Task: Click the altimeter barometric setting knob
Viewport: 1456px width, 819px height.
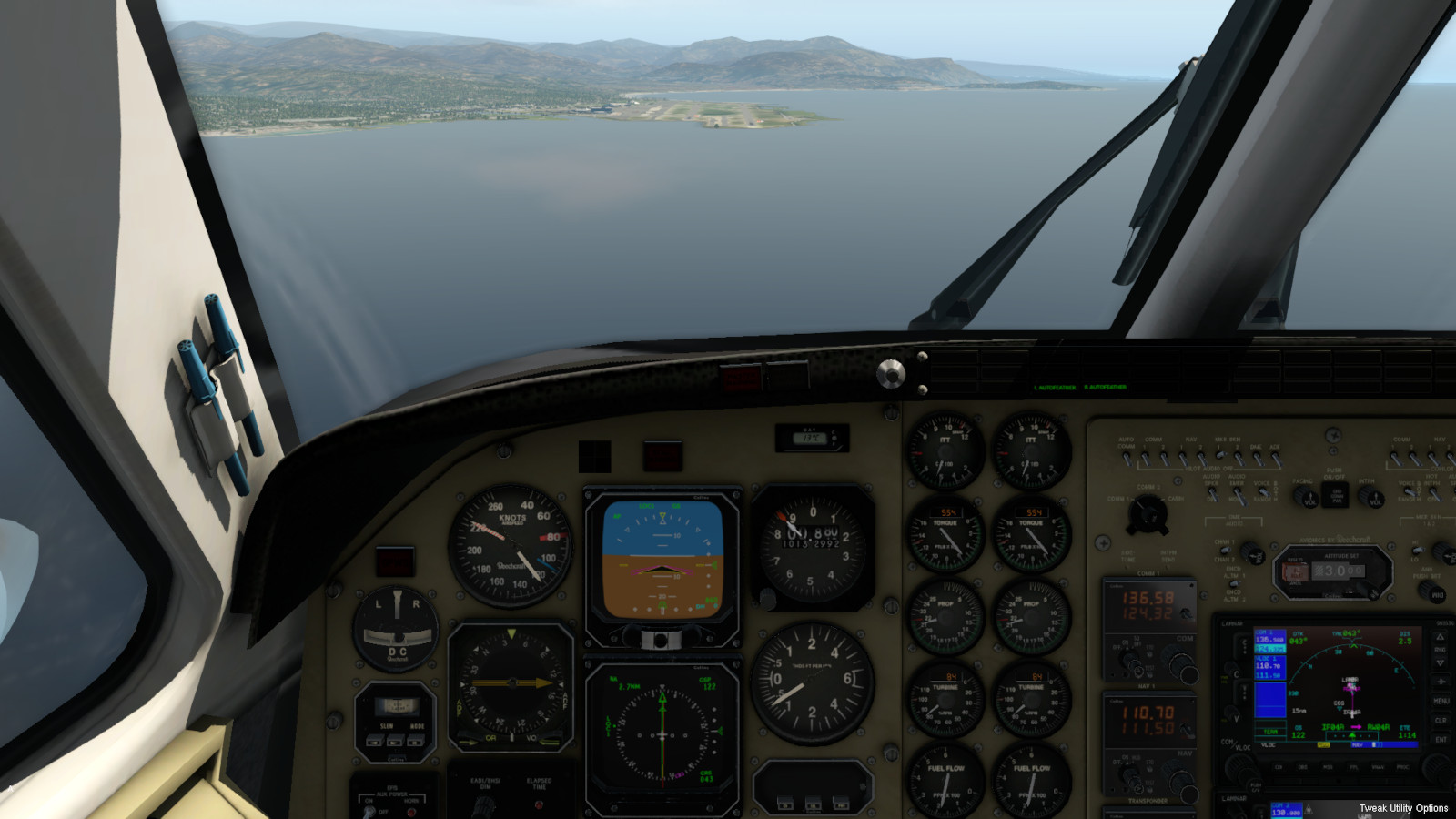Action: coord(767,598)
